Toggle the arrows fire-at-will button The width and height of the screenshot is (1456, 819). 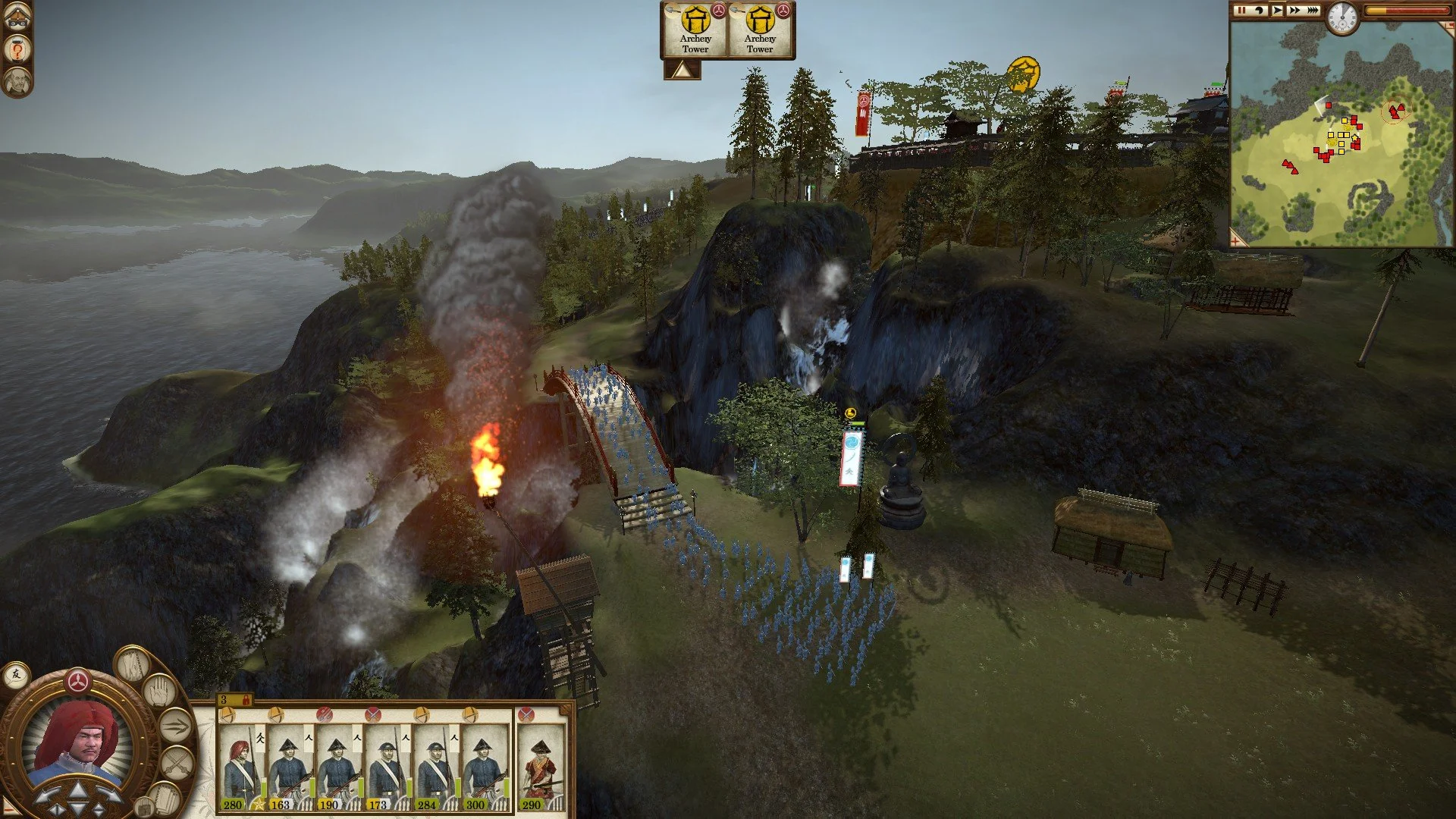[176, 726]
